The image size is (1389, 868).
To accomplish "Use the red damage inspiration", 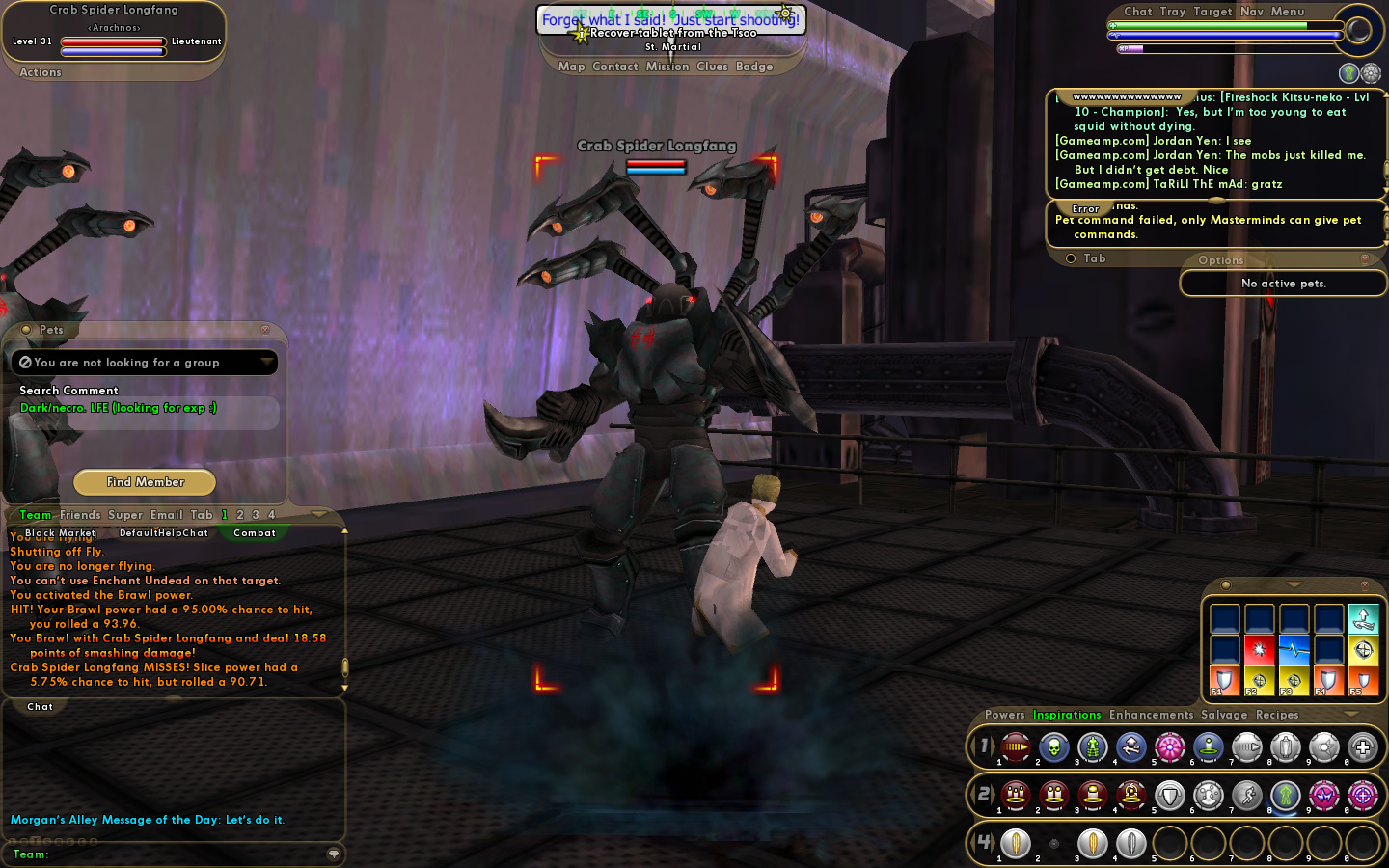I will click(1259, 650).
